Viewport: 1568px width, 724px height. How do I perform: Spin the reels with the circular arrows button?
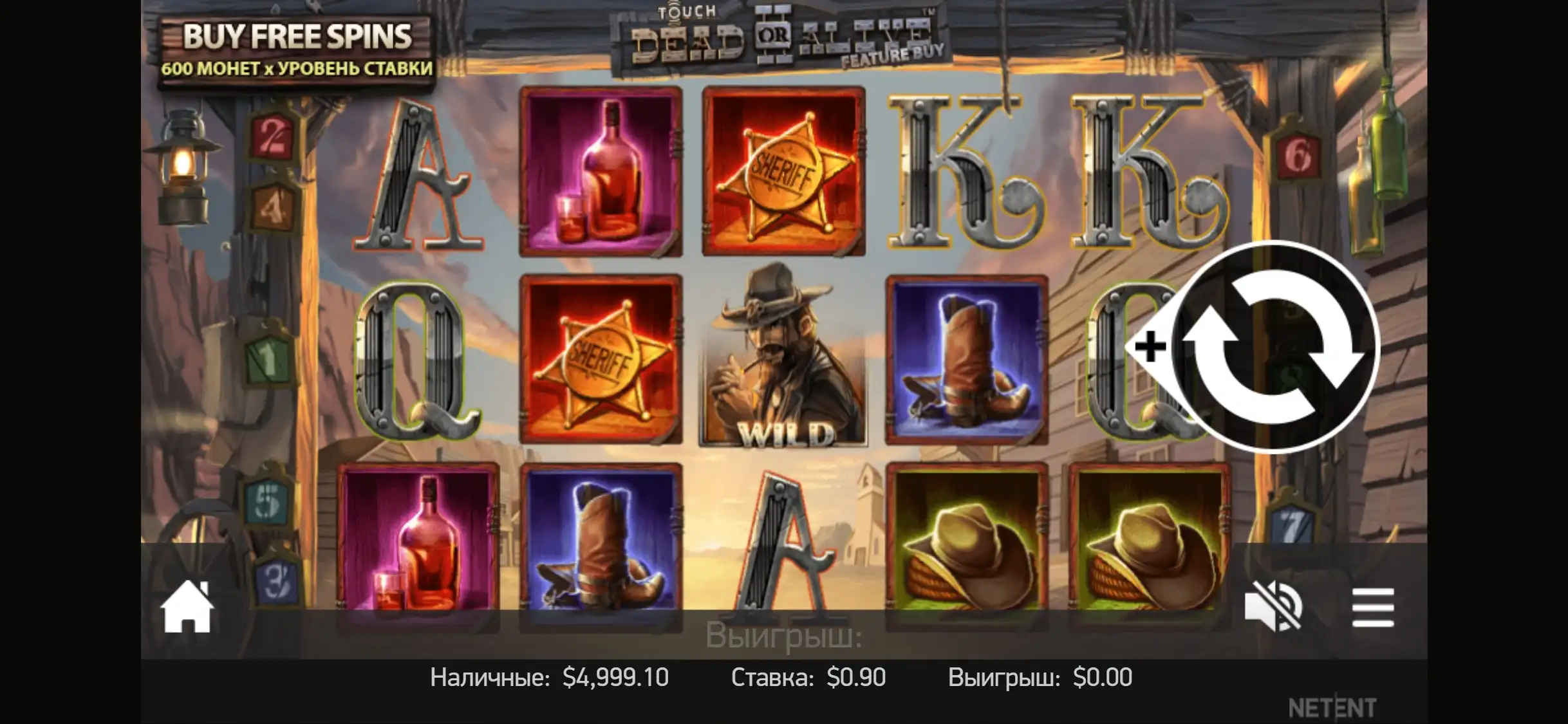(1273, 347)
